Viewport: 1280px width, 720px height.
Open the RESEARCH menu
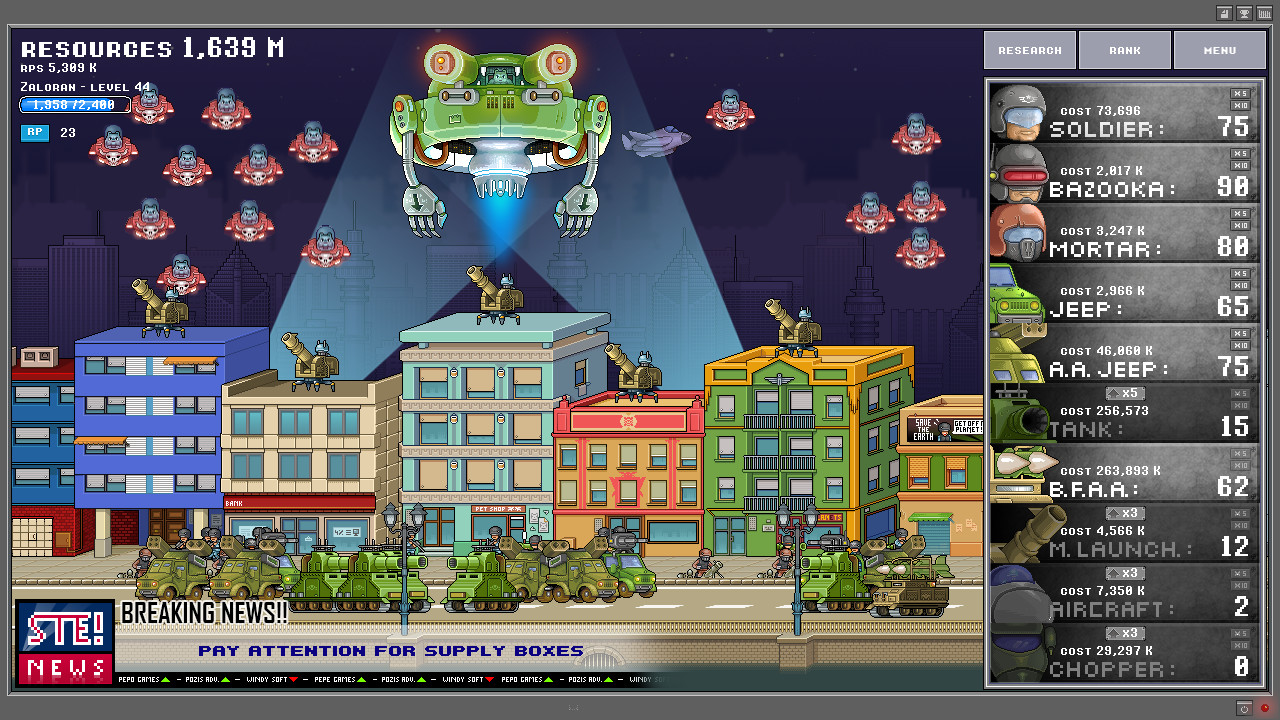coord(1029,49)
